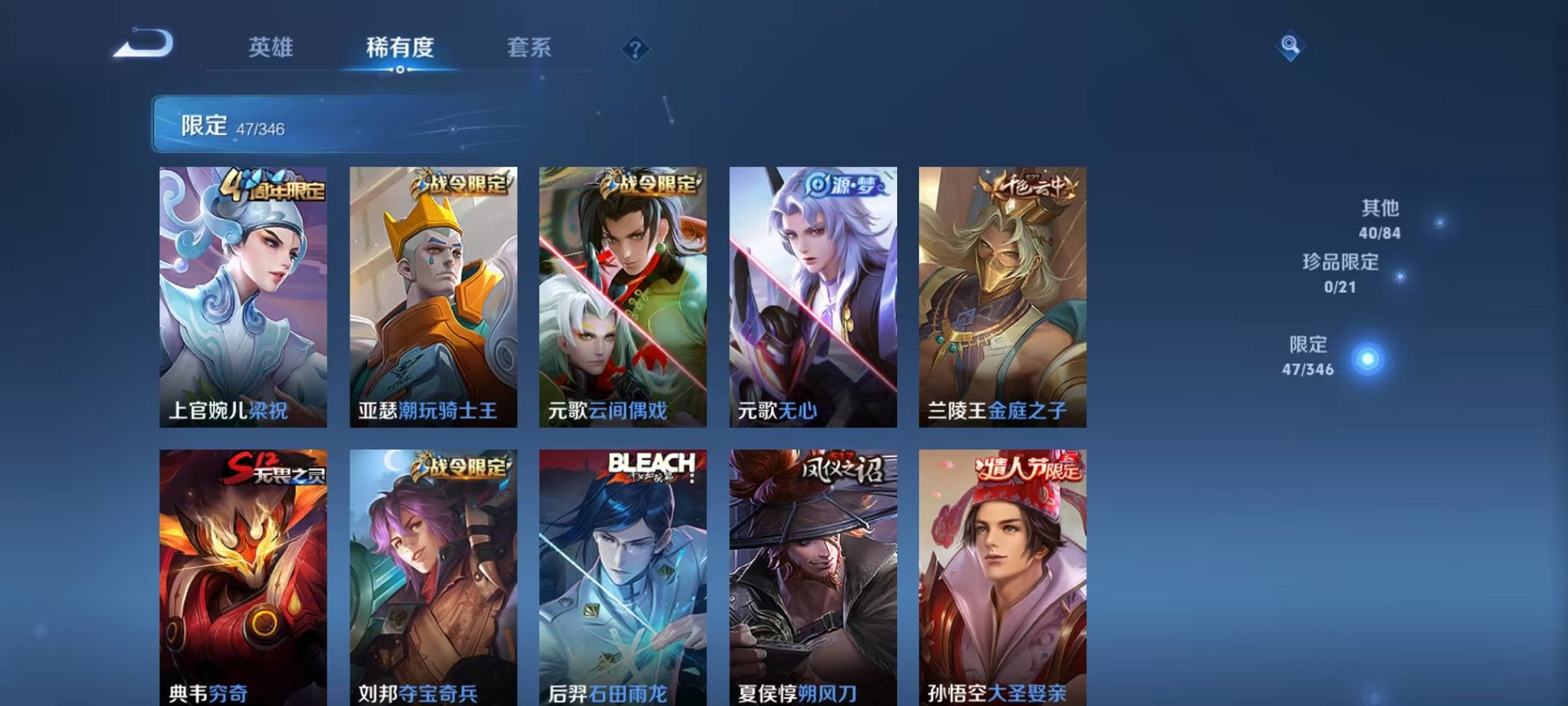Select the 稀有度 tab
The height and width of the screenshot is (706, 1568).
pyautogui.click(x=401, y=48)
